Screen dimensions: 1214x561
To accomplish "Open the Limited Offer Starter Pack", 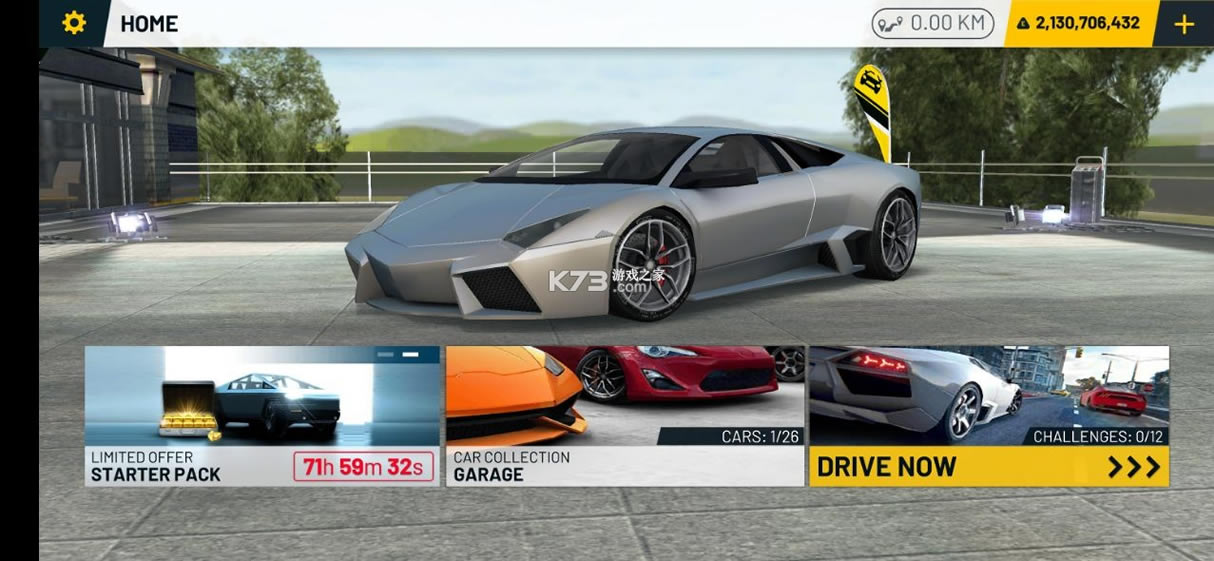I will tap(262, 416).
